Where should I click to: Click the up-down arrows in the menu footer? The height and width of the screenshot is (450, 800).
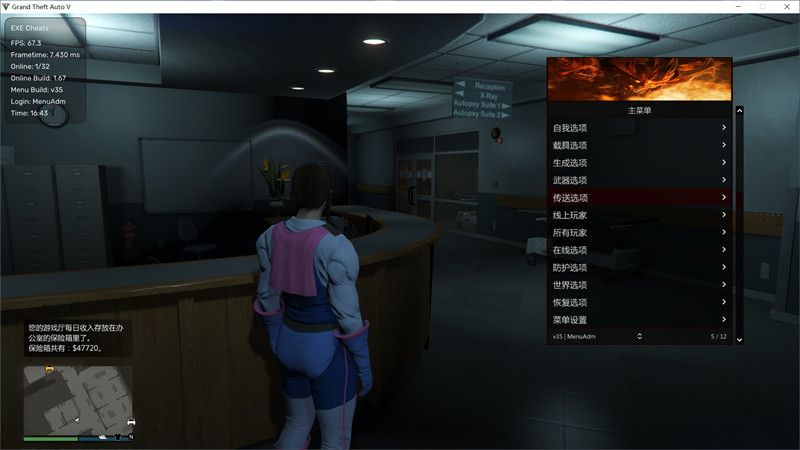[x=639, y=336]
